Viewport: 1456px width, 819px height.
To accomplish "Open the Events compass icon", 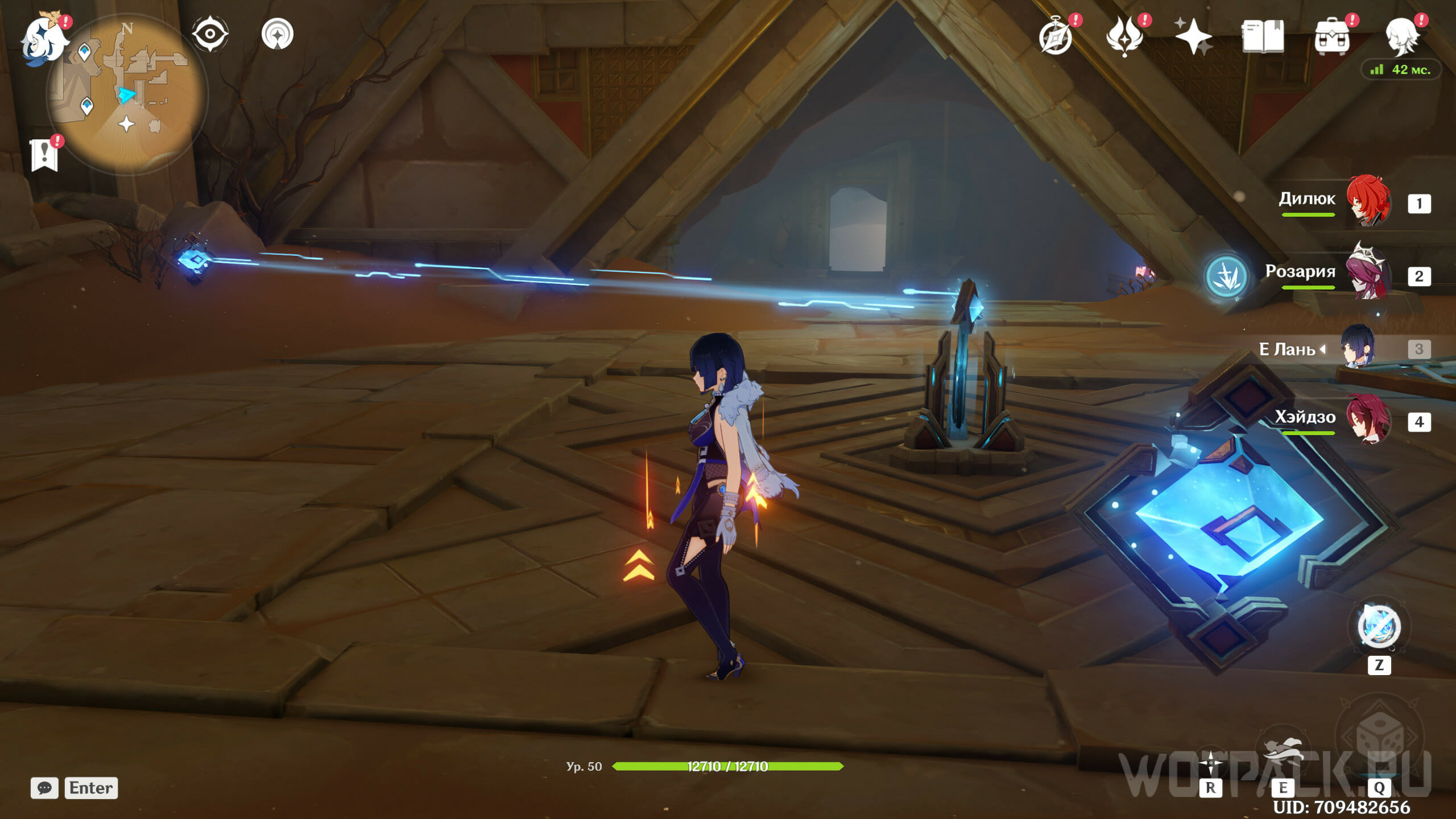I will [1056, 37].
